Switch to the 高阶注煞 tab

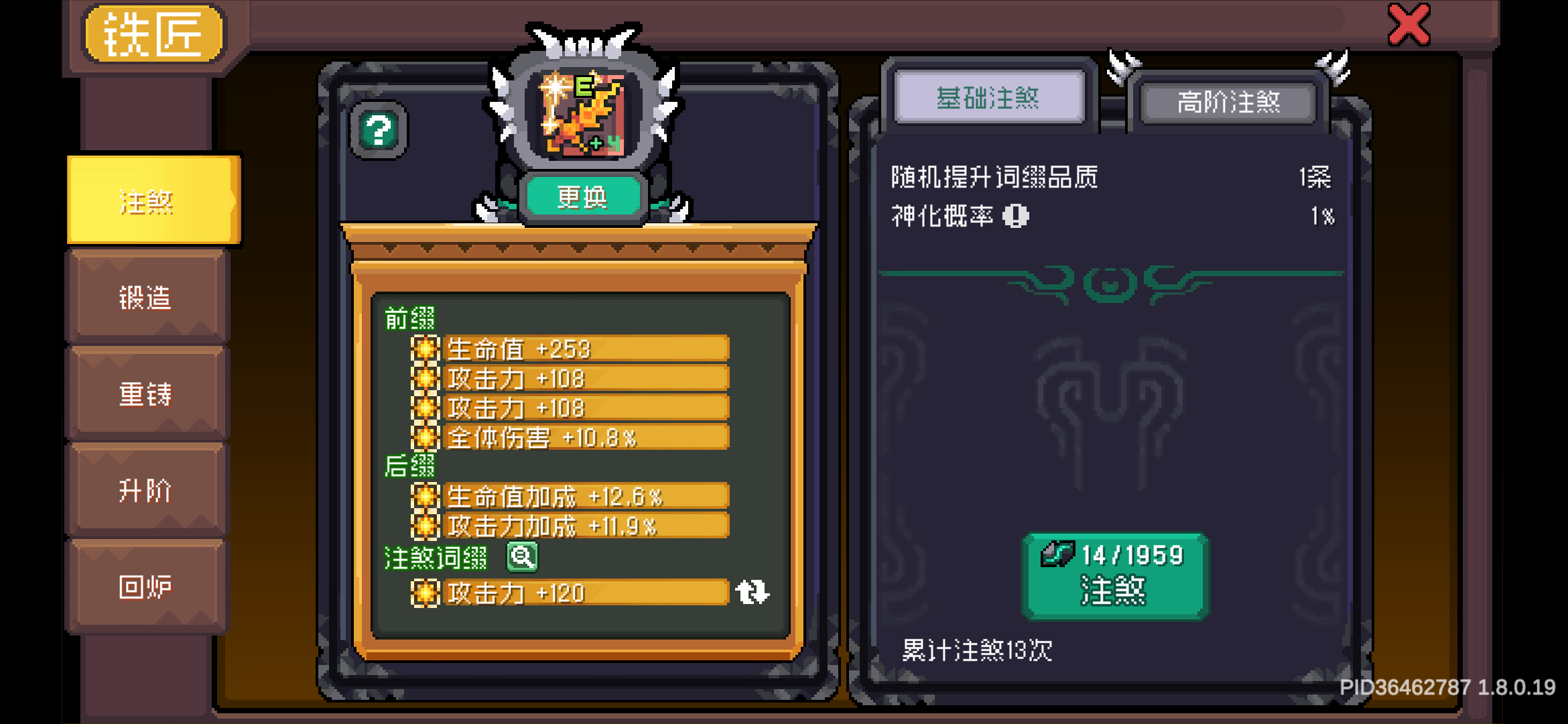click(1230, 102)
